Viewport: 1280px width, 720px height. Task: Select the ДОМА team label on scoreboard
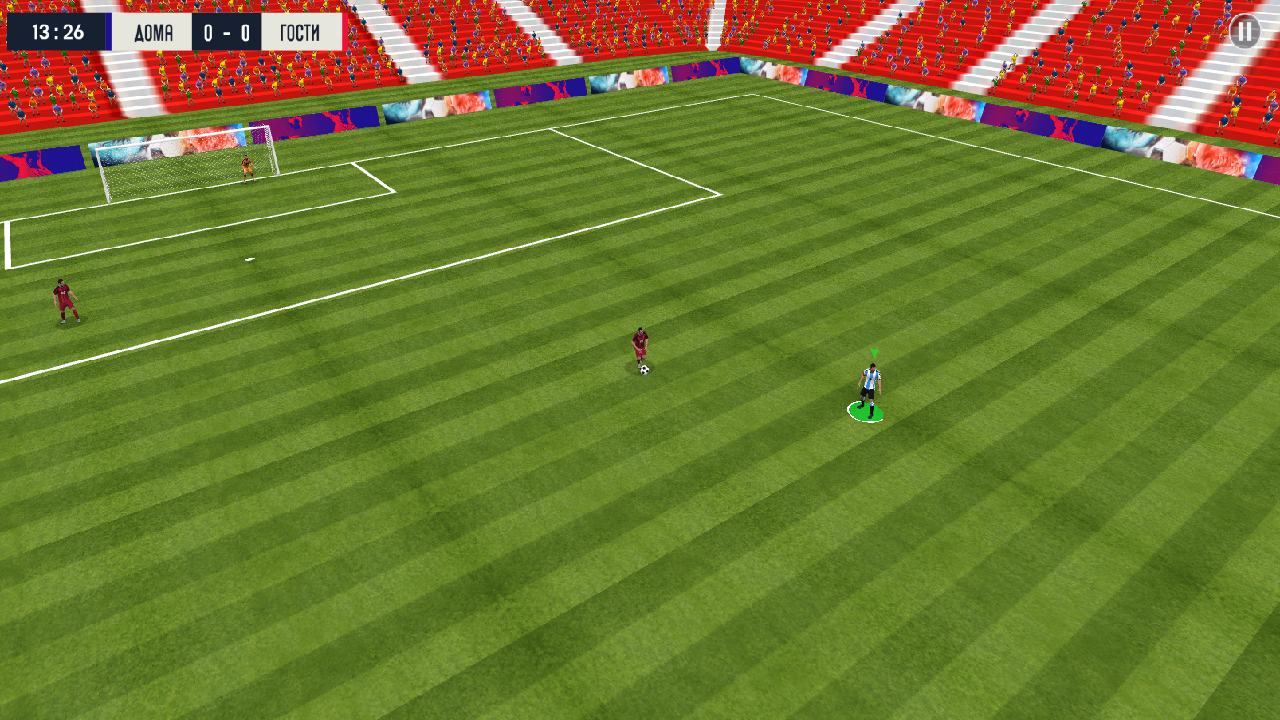152,31
